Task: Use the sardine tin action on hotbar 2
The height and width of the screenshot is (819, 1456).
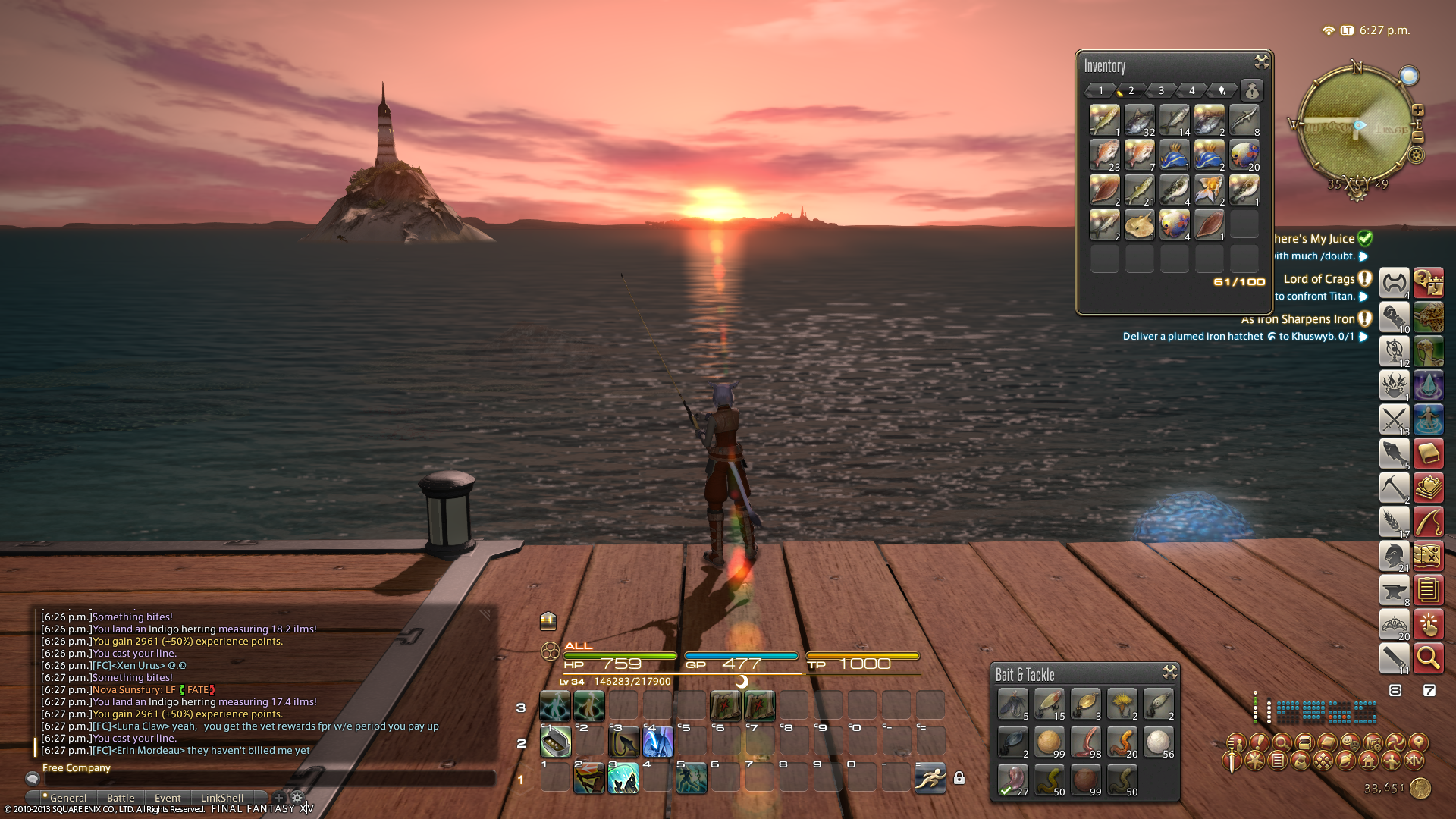Action: tap(555, 741)
